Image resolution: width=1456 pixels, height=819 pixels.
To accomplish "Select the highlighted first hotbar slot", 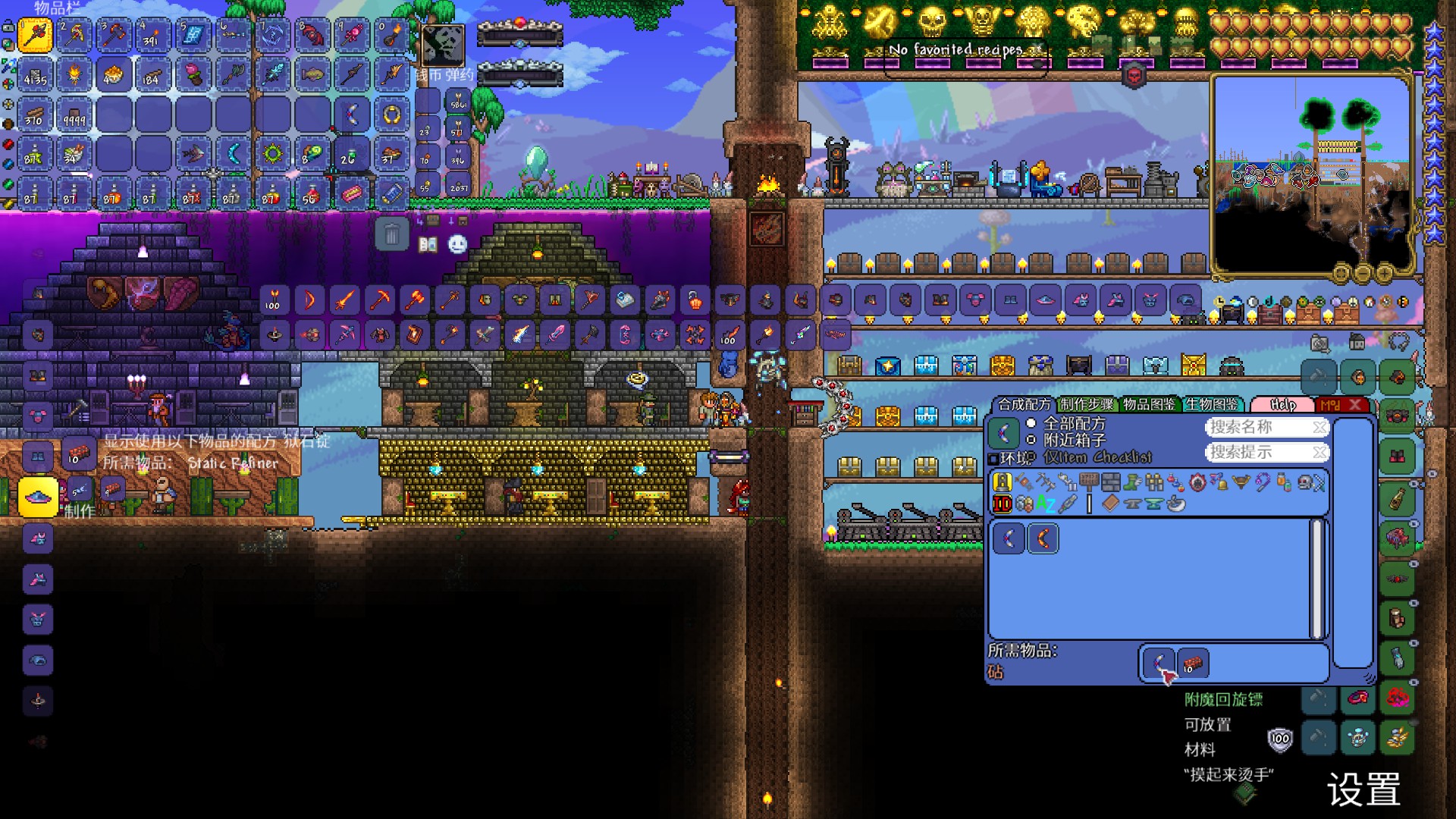I will point(36,35).
